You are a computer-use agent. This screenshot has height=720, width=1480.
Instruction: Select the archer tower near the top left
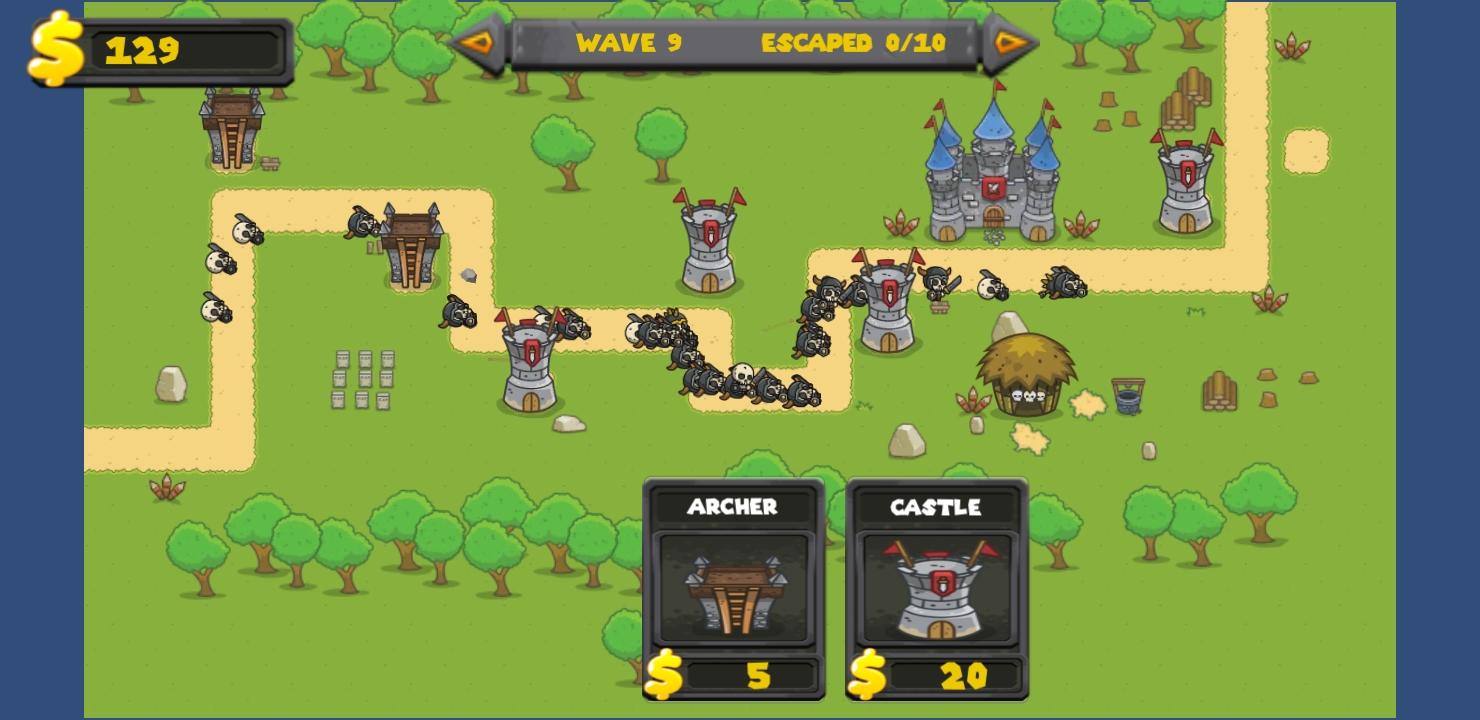pos(230,130)
